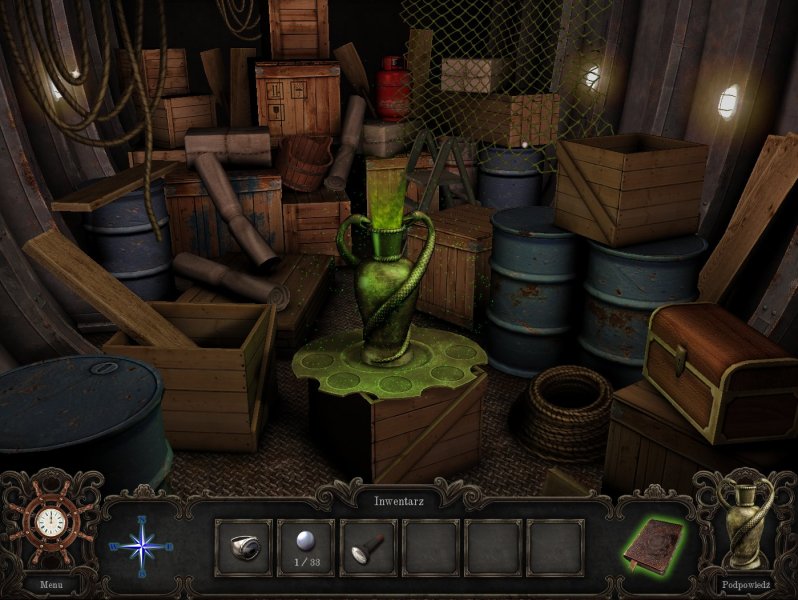Choose the flashlight from the inventory
The width and height of the screenshot is (798, 600).
click(369, 546)
